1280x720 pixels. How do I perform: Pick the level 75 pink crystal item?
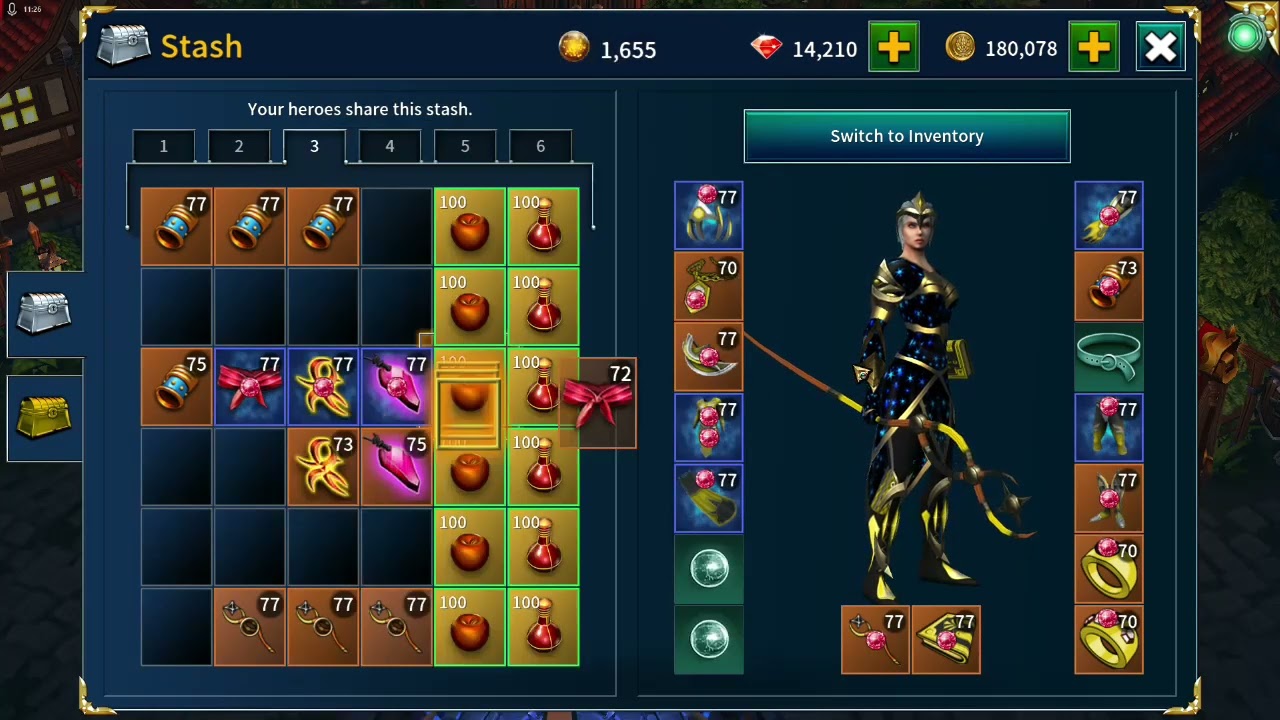coord(397,467)
